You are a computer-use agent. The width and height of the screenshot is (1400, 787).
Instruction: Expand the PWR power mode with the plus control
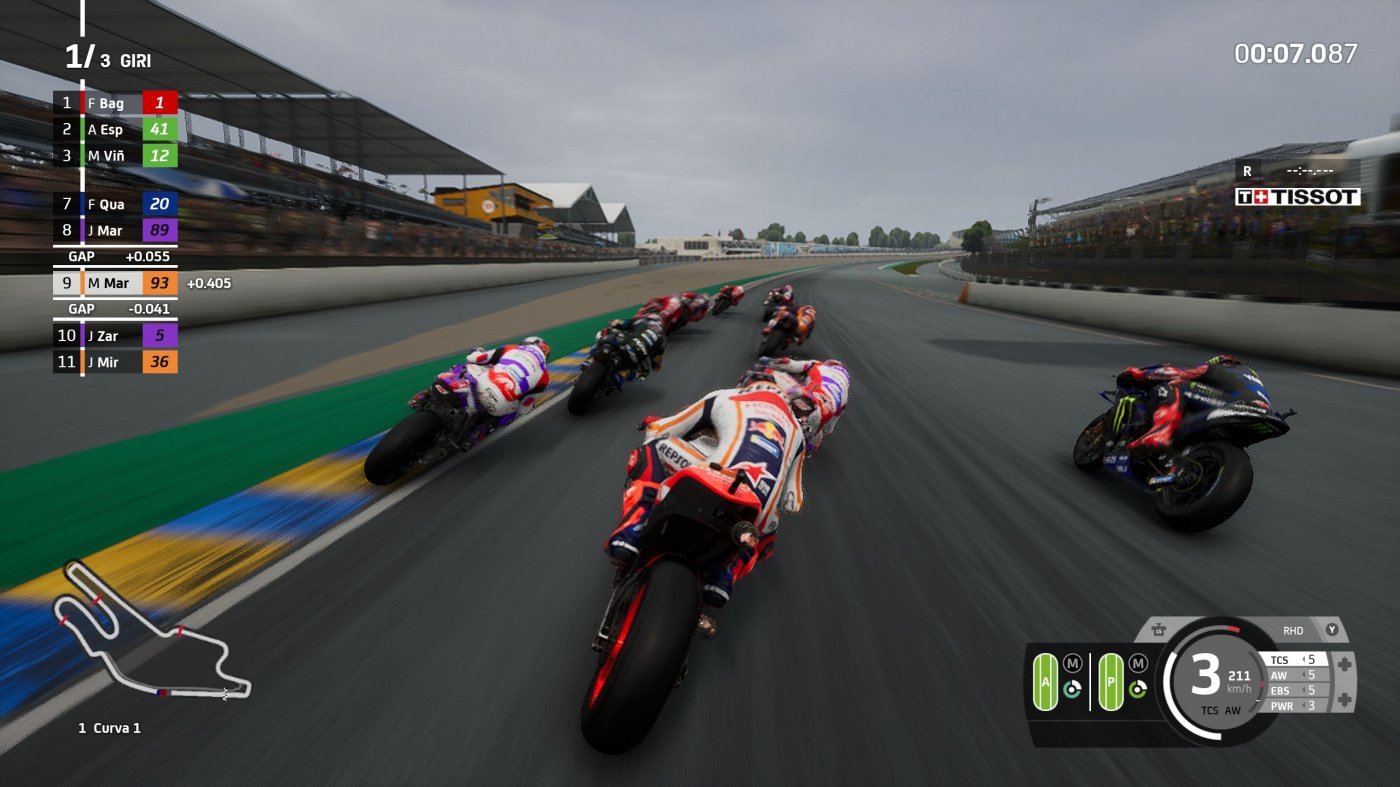[x=1343, y=698]
